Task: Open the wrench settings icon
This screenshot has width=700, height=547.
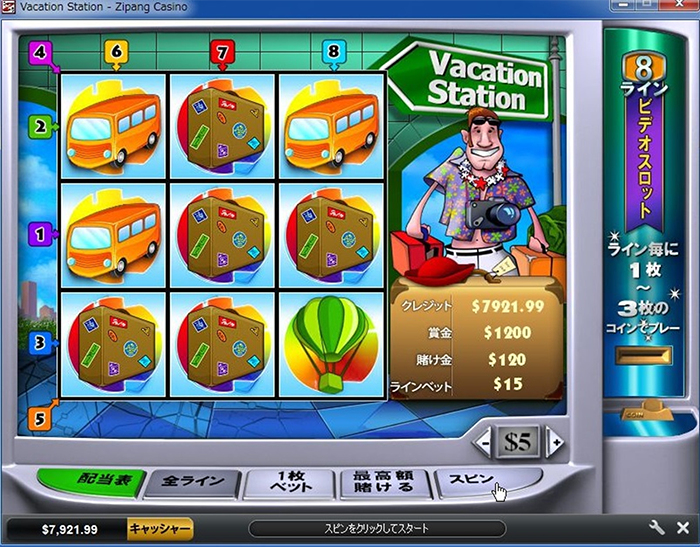Action: tap(657, 528)
